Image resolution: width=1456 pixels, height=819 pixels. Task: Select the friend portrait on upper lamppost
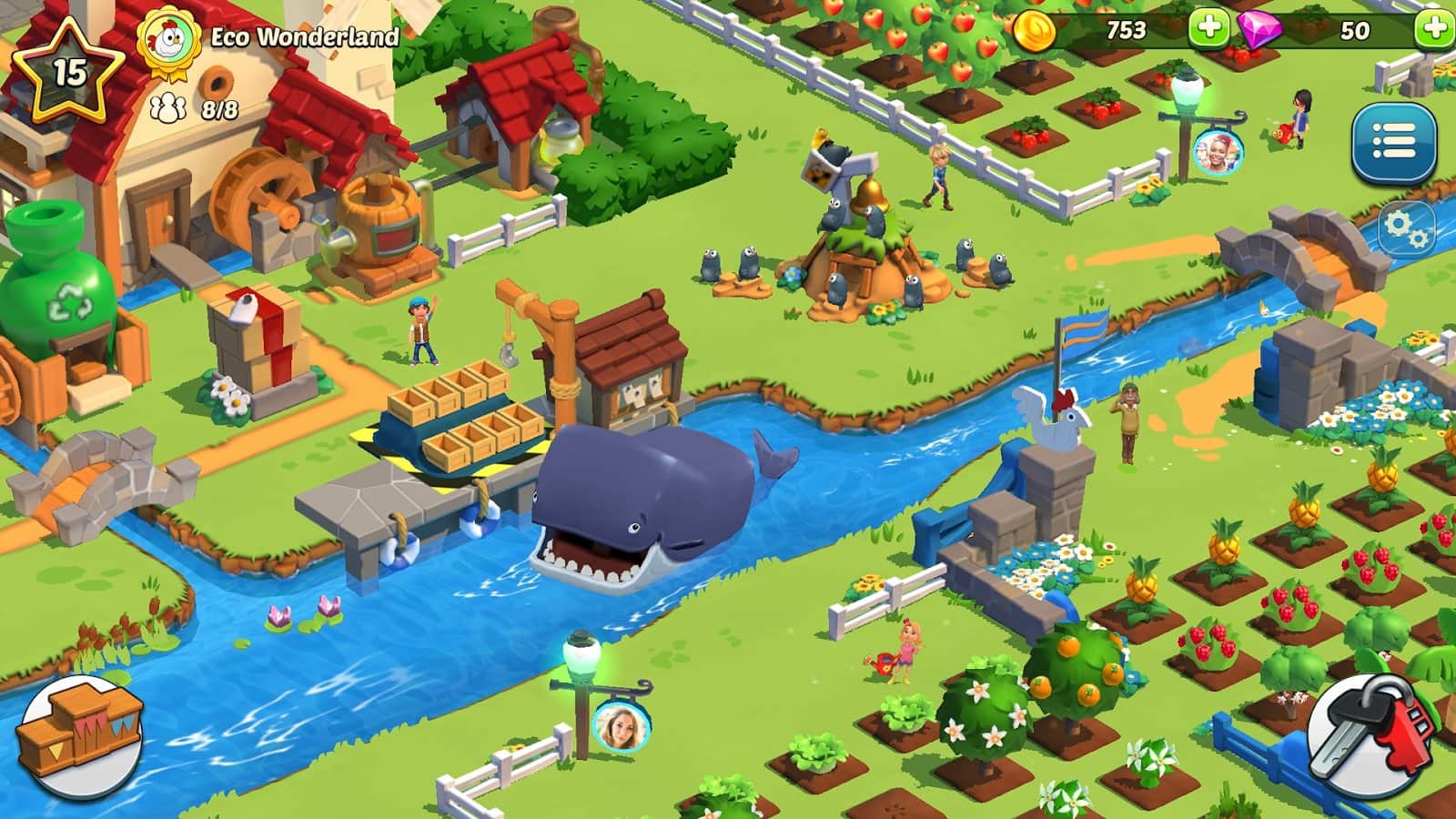[1217, 152]
